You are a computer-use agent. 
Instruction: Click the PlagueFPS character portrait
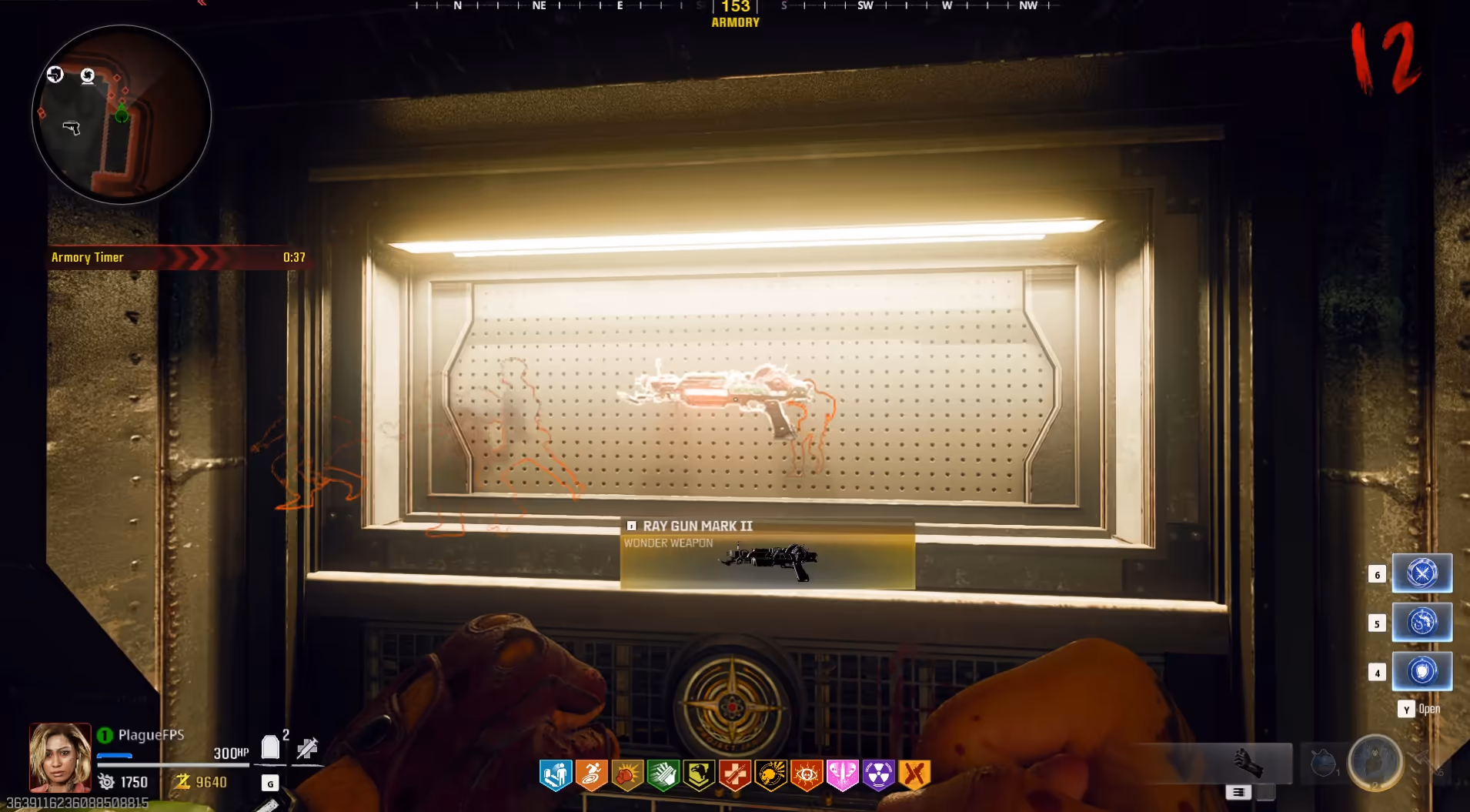[x=60, y=757]
